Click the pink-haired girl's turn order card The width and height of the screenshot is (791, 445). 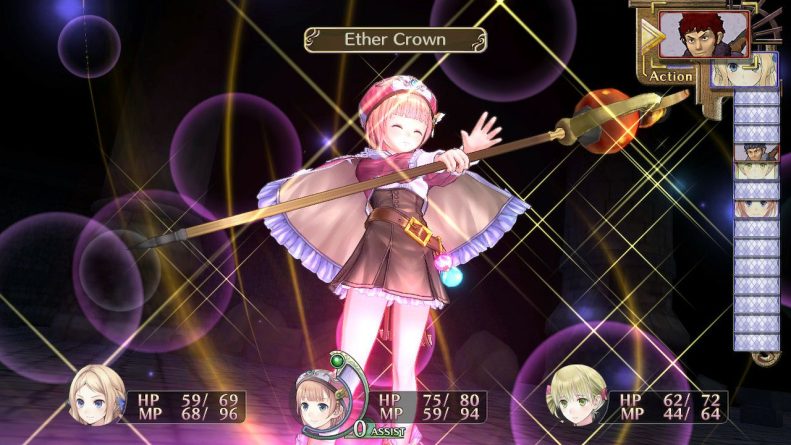(757, 209)
